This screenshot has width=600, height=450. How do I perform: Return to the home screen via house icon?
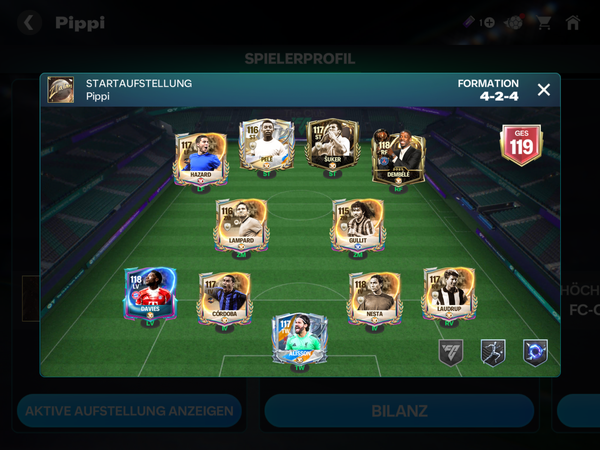coord(573,22)
